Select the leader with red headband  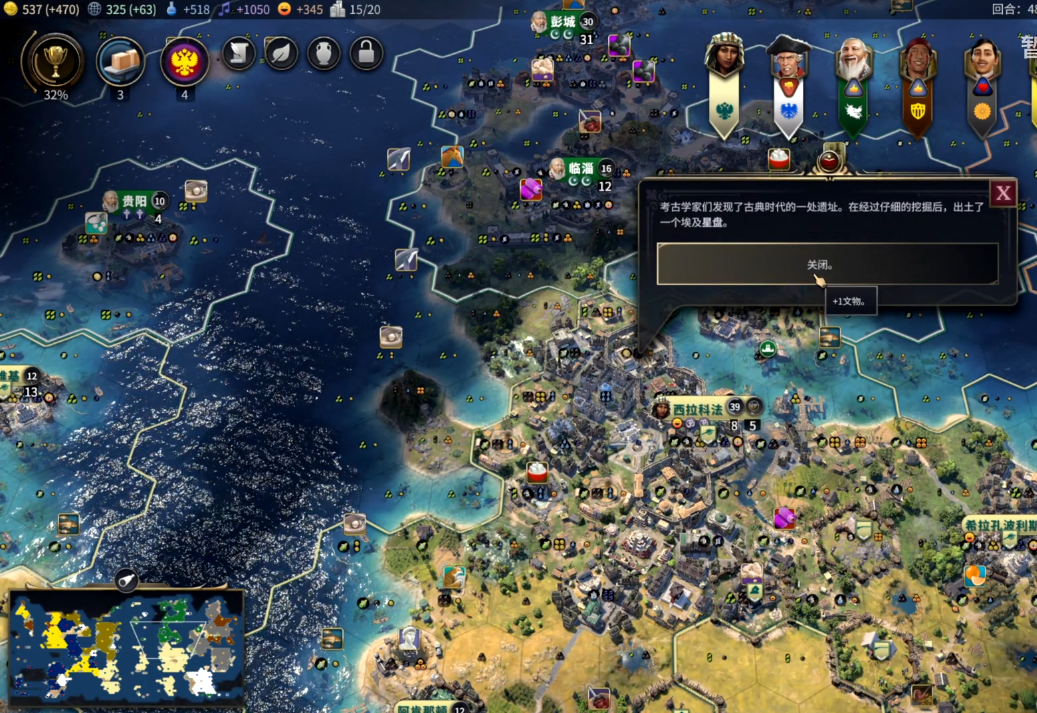pos(918,62)
